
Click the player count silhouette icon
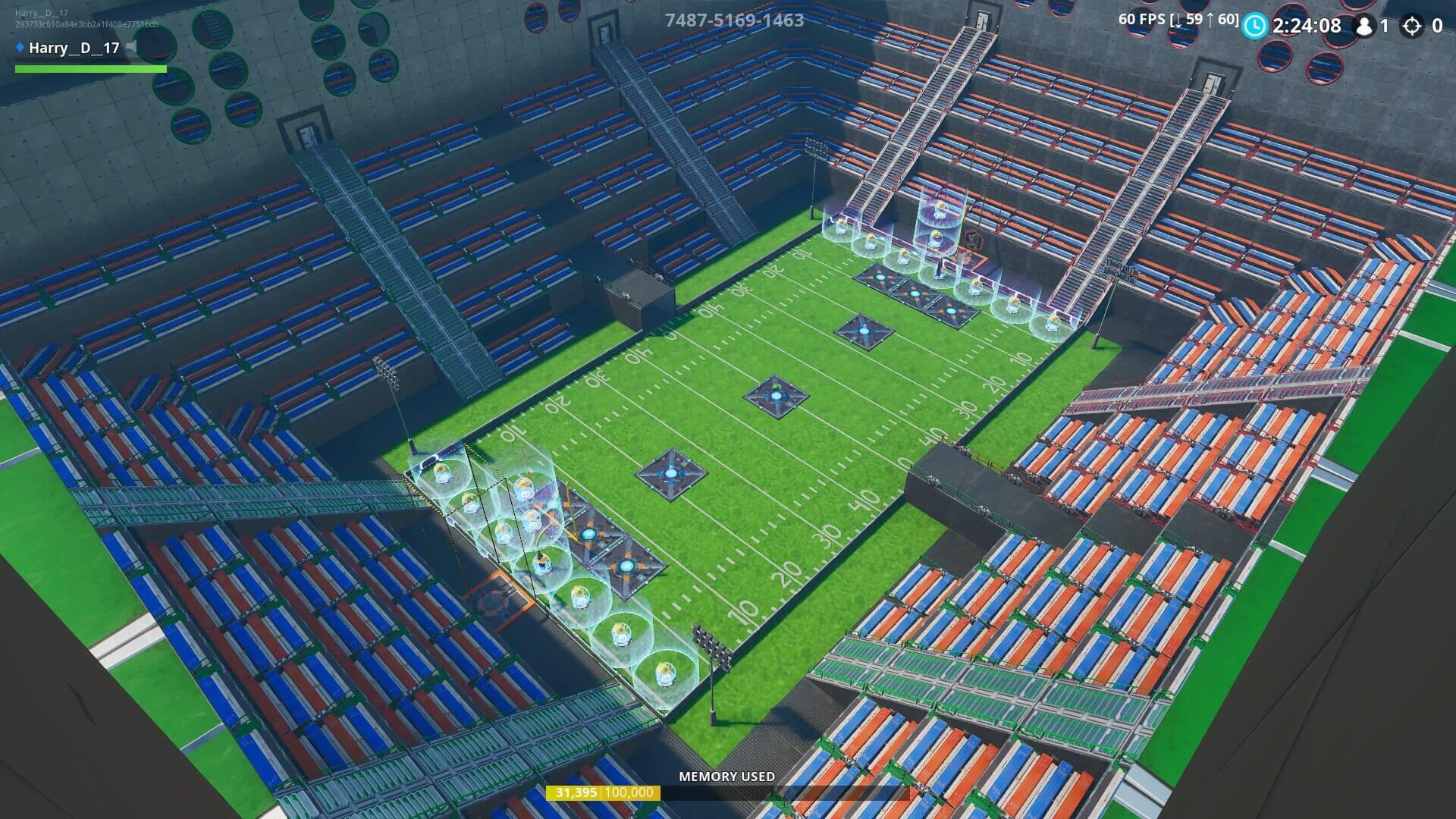(1367, 26)
